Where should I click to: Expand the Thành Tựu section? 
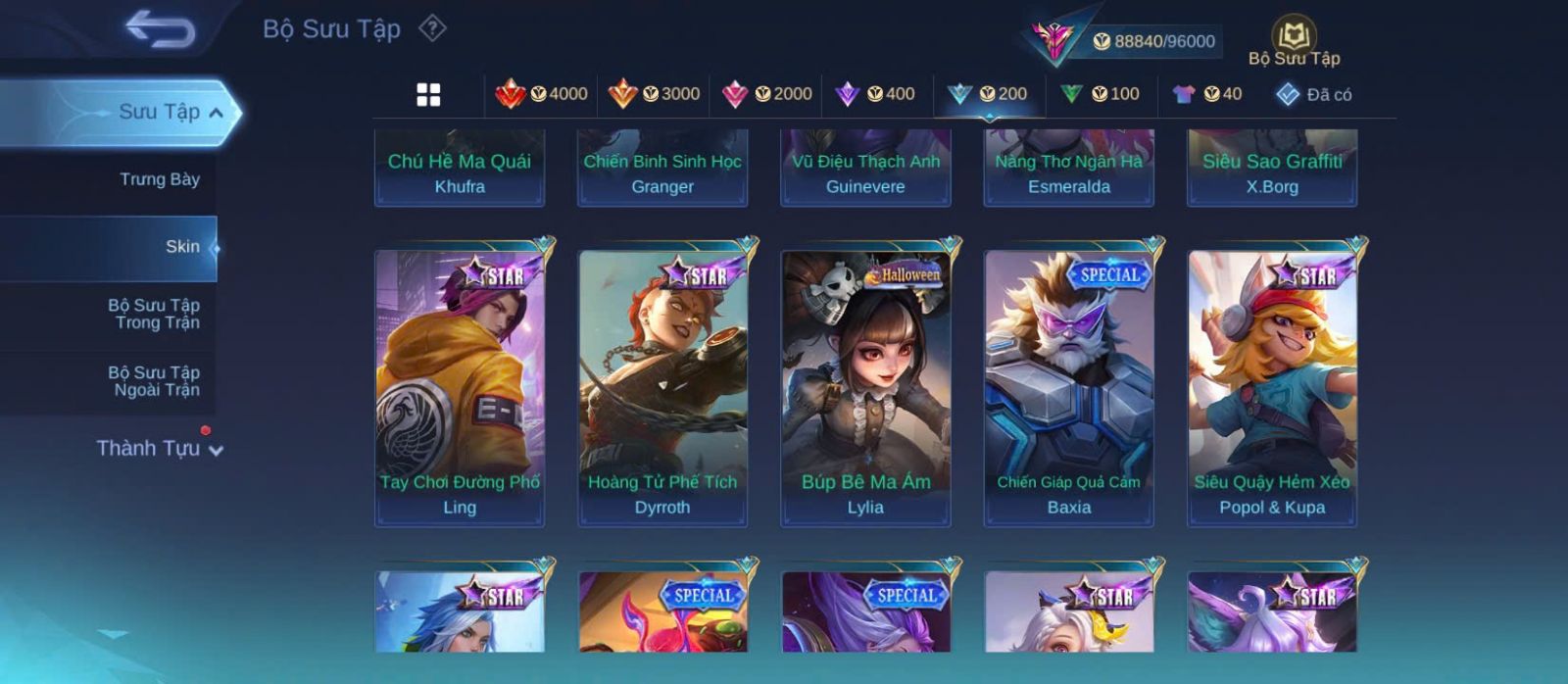pos(160,449)
